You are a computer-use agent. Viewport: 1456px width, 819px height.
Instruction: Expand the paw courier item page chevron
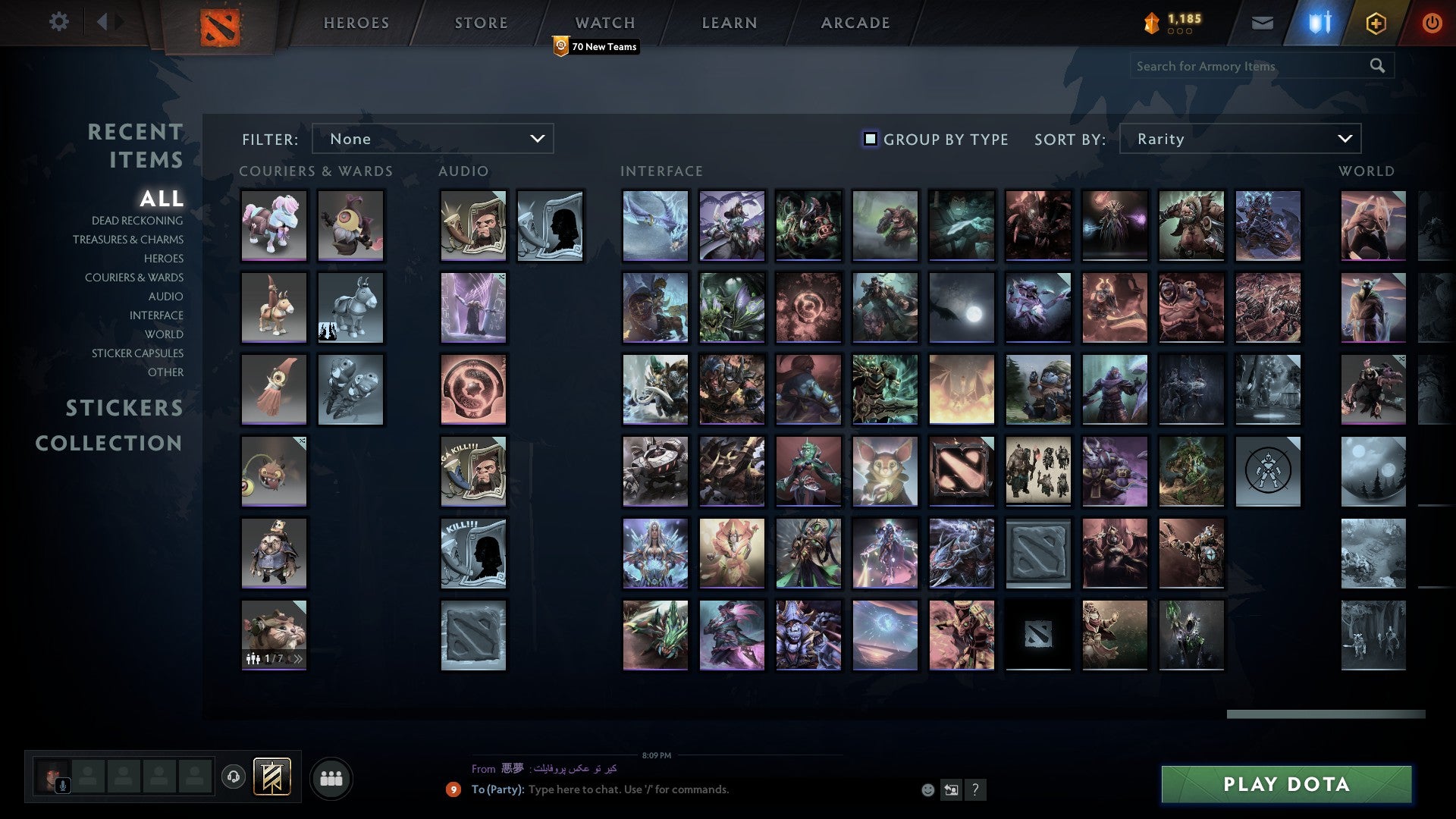[x=299, y=659]
